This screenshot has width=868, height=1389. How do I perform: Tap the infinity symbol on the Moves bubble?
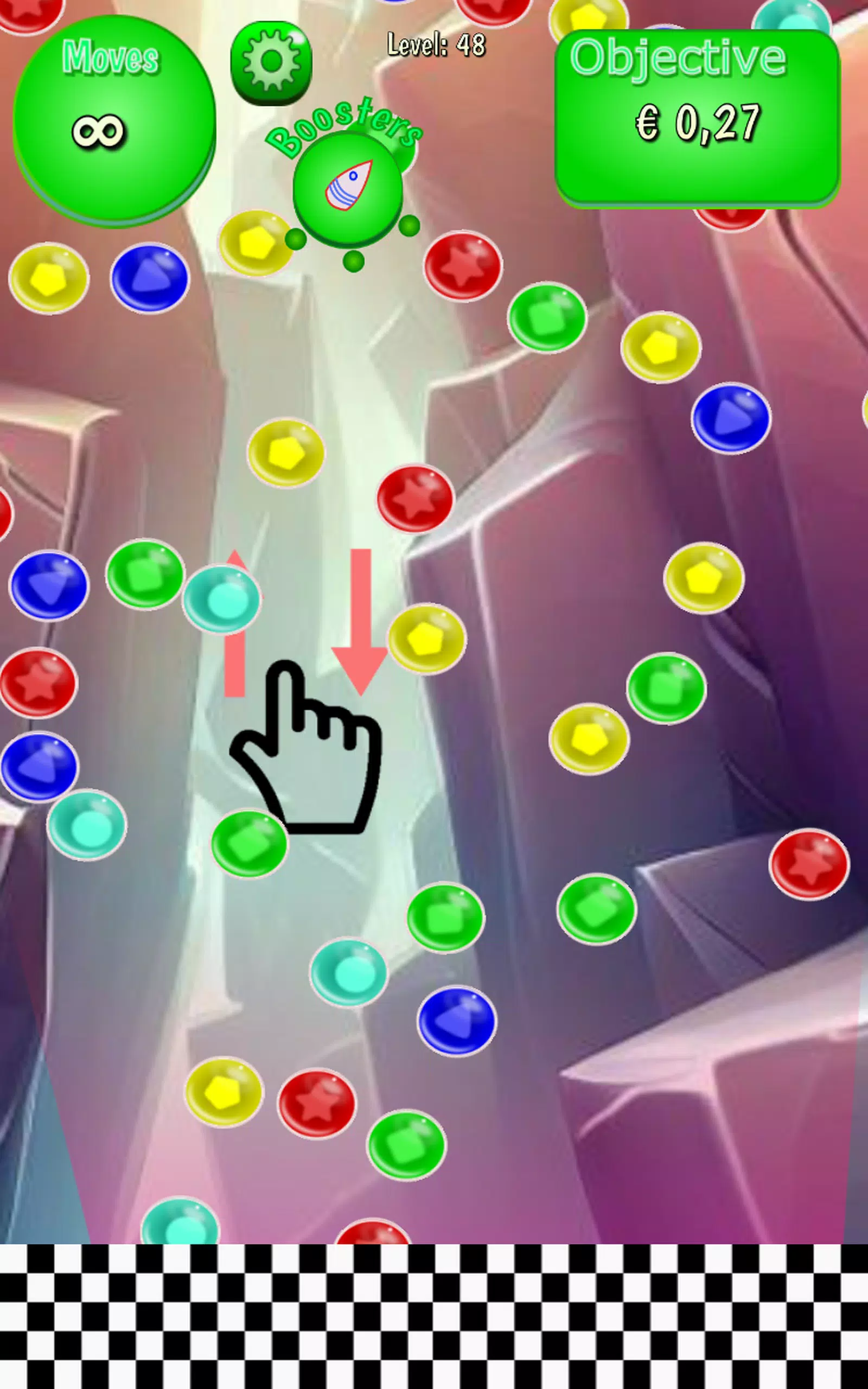pyautogui.click(x=98, y=131)
